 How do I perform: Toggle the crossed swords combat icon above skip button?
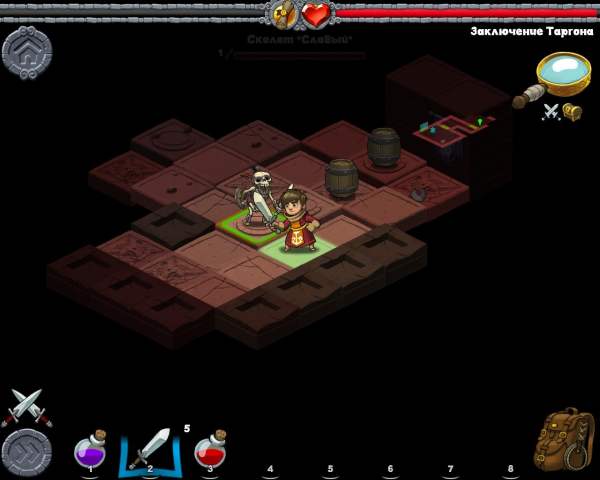pyautogui.click(x=24, y=407)
